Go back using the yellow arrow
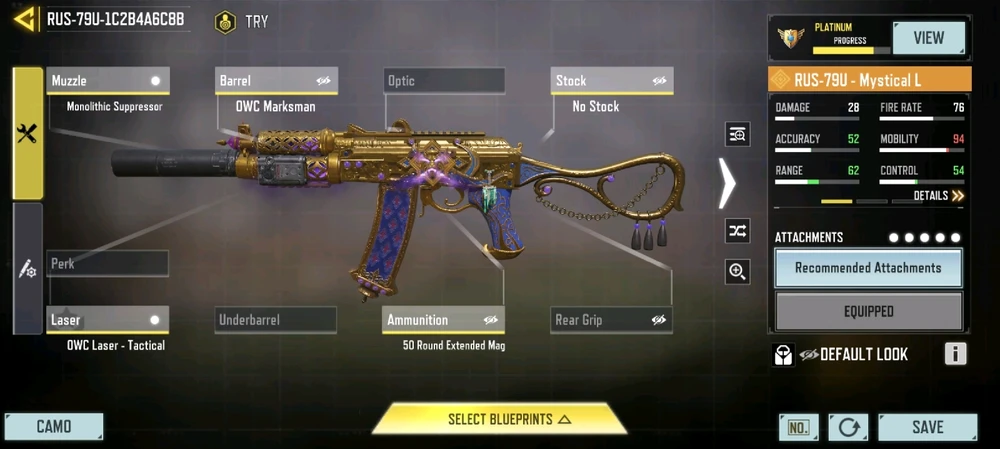The width and height of the screenshot is (1000, 449). point(24,19)
